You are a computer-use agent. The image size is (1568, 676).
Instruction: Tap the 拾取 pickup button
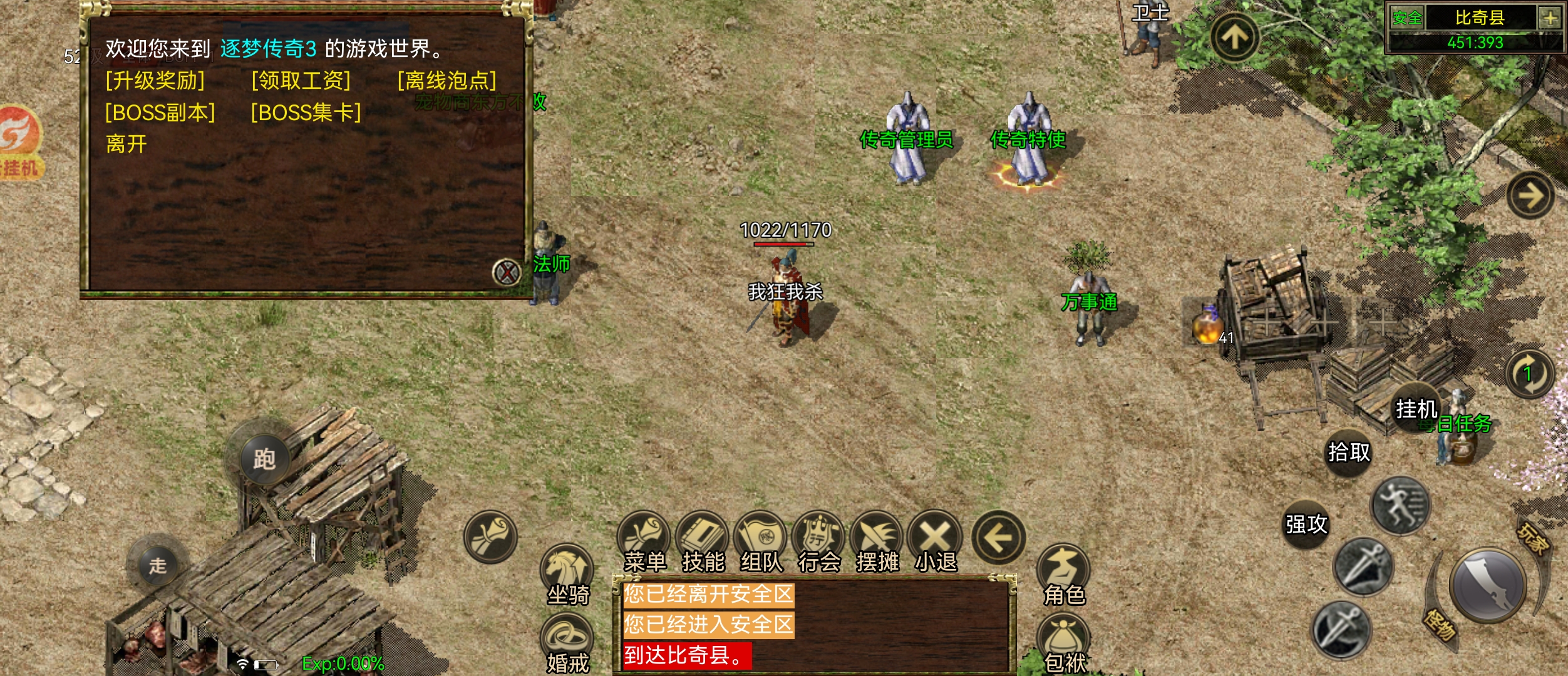point(1349,451)
